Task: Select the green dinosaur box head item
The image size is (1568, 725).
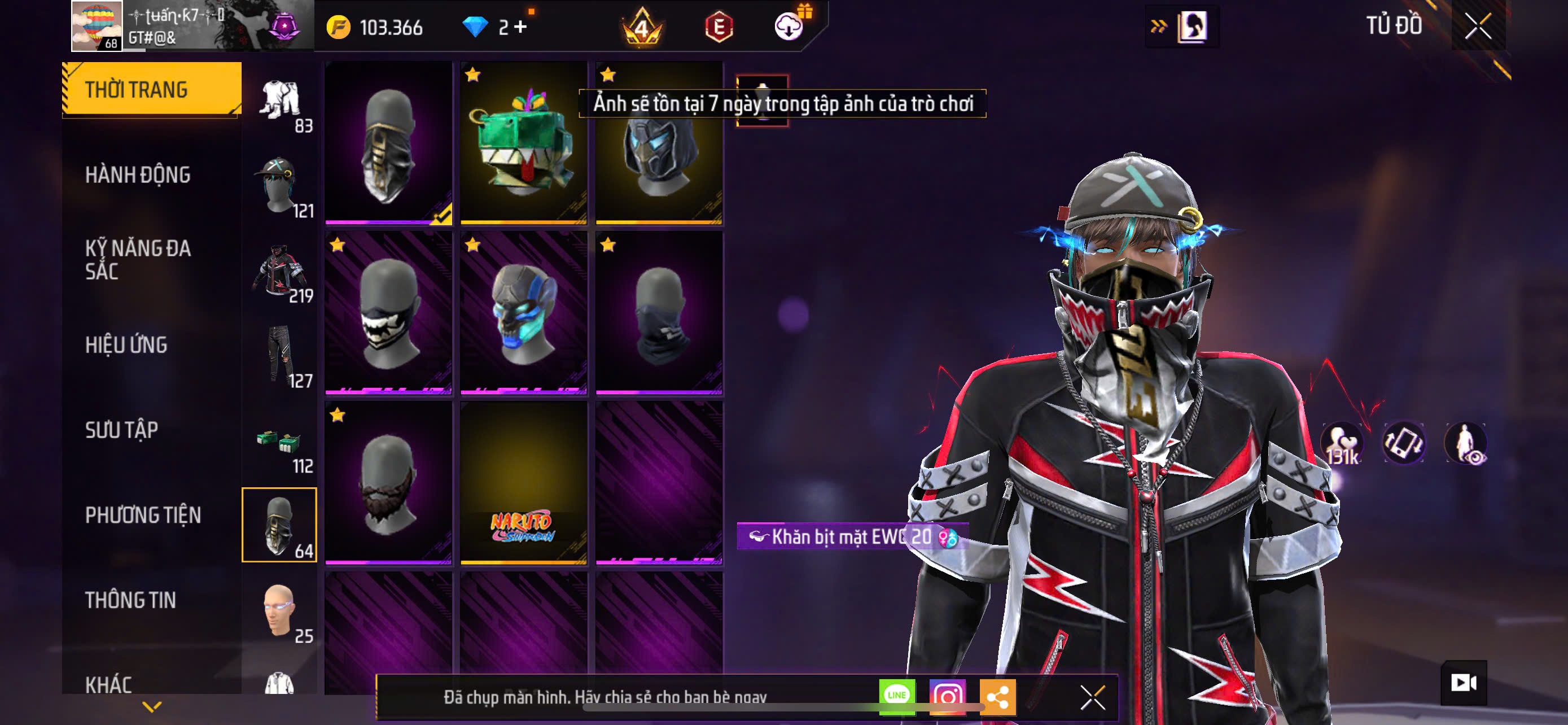Action: click(x=523, y=143)
